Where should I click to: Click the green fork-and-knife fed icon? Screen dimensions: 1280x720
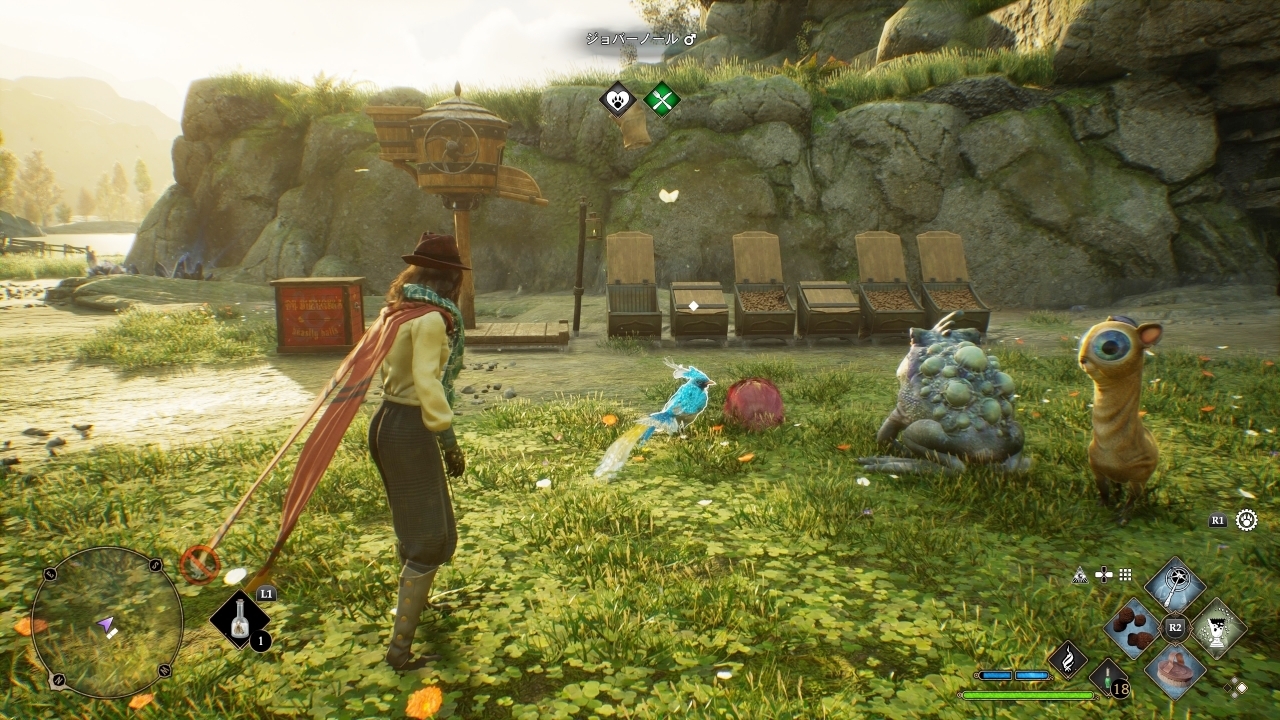click(x=661, y=99)
